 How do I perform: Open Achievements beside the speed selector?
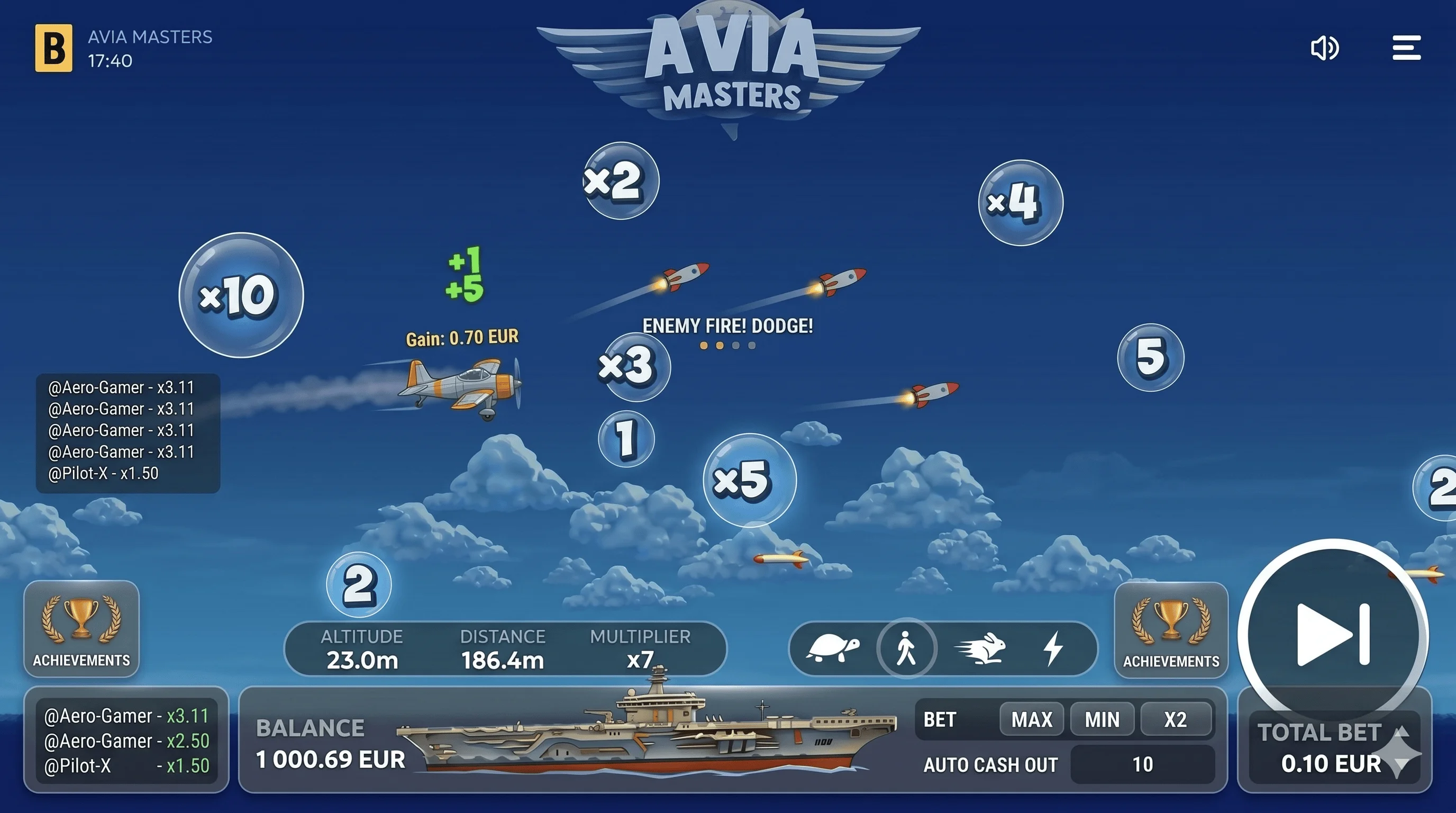coord(1170,630)
